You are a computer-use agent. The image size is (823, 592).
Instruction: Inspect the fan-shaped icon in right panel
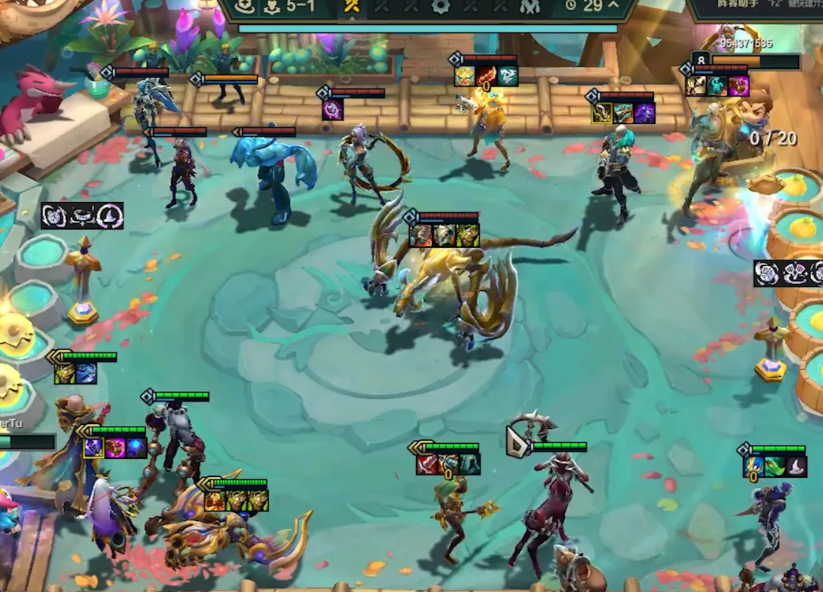[793, 273]
